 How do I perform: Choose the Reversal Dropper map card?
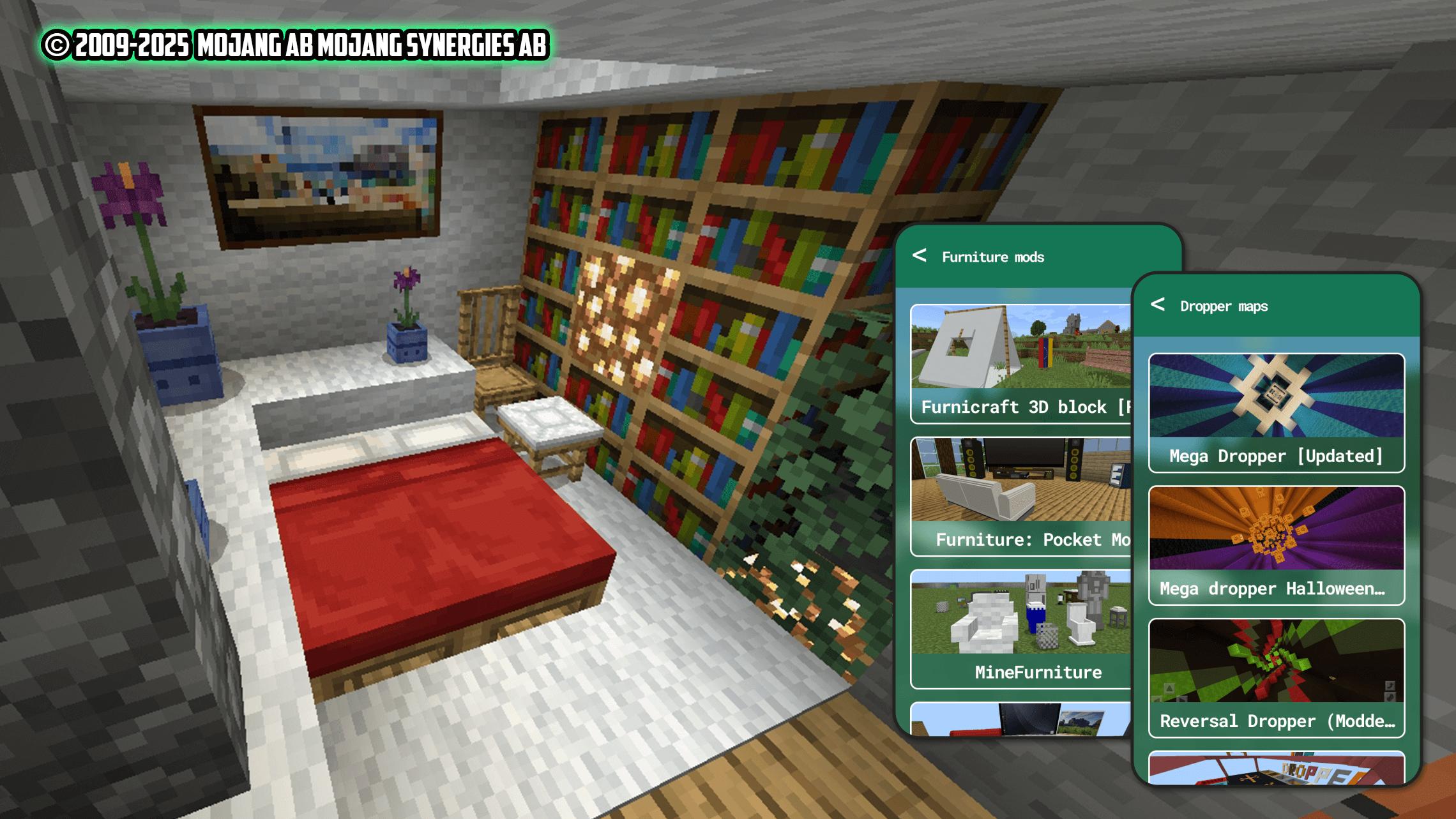pos(1276,678)
